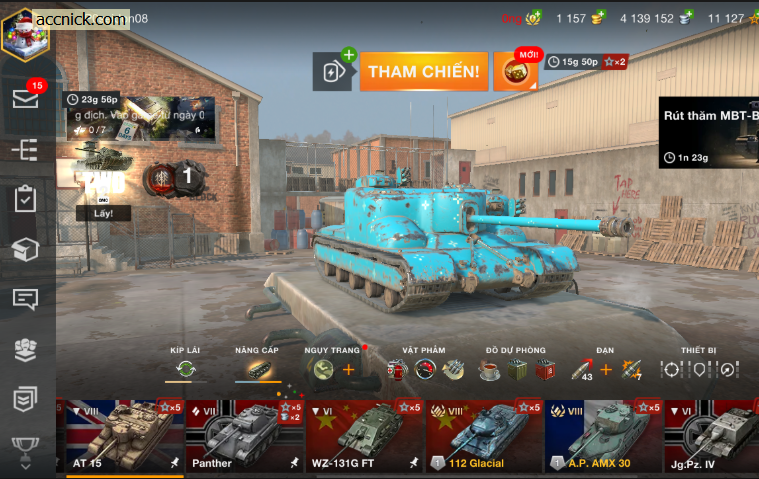
Task: Open the ĐẠN ammunition loadout
Action: (606, 369)
